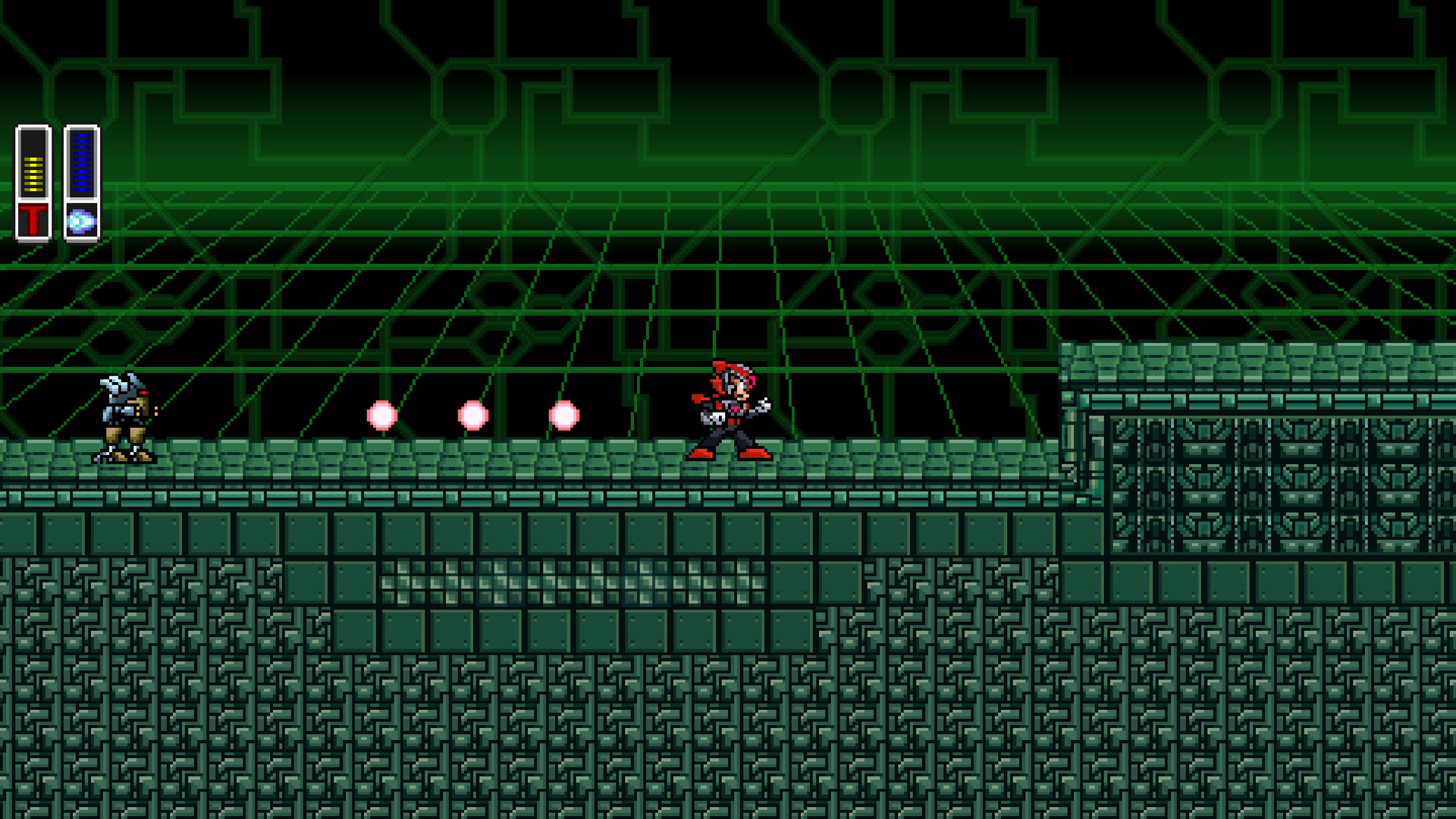Click the leftmost pink energy projectile
This screenshot has width=1456, height=819.
381,413
